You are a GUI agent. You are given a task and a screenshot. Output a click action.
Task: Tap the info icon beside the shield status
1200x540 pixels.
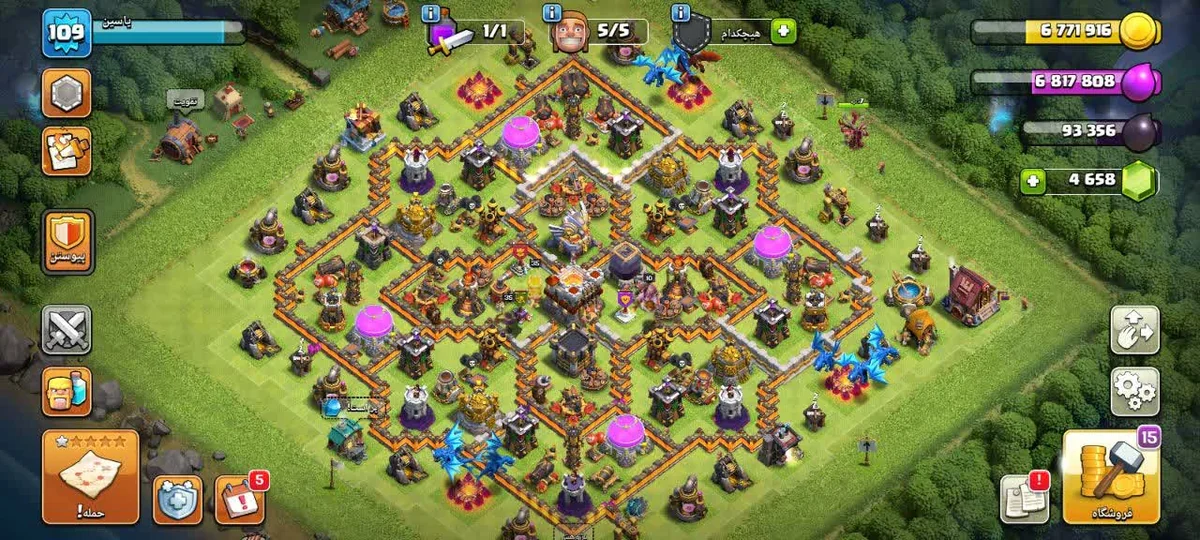pyautogui.click(x=681, y=13)
